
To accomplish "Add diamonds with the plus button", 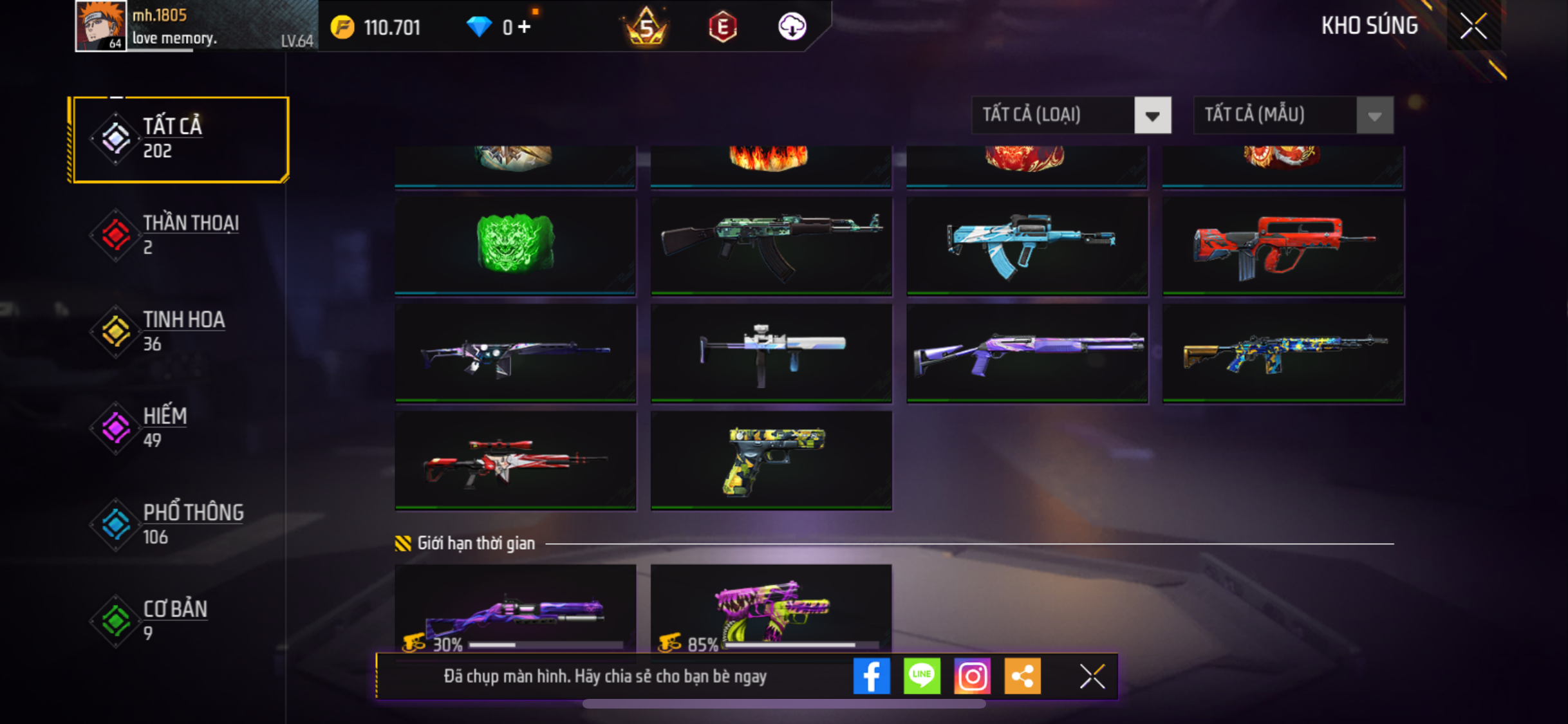I will (525, 27).
